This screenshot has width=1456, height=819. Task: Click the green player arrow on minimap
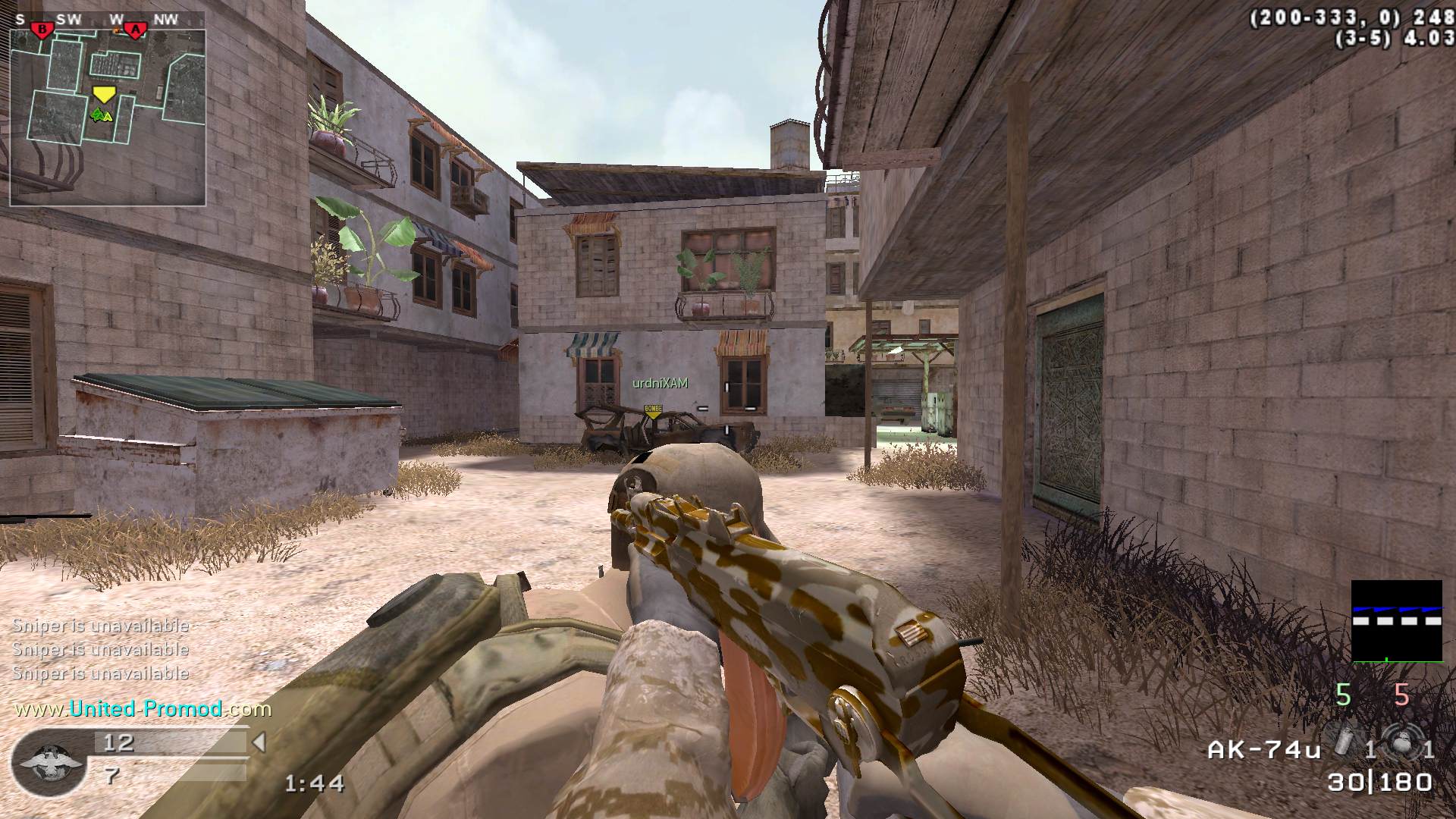(x=100, y=115)
